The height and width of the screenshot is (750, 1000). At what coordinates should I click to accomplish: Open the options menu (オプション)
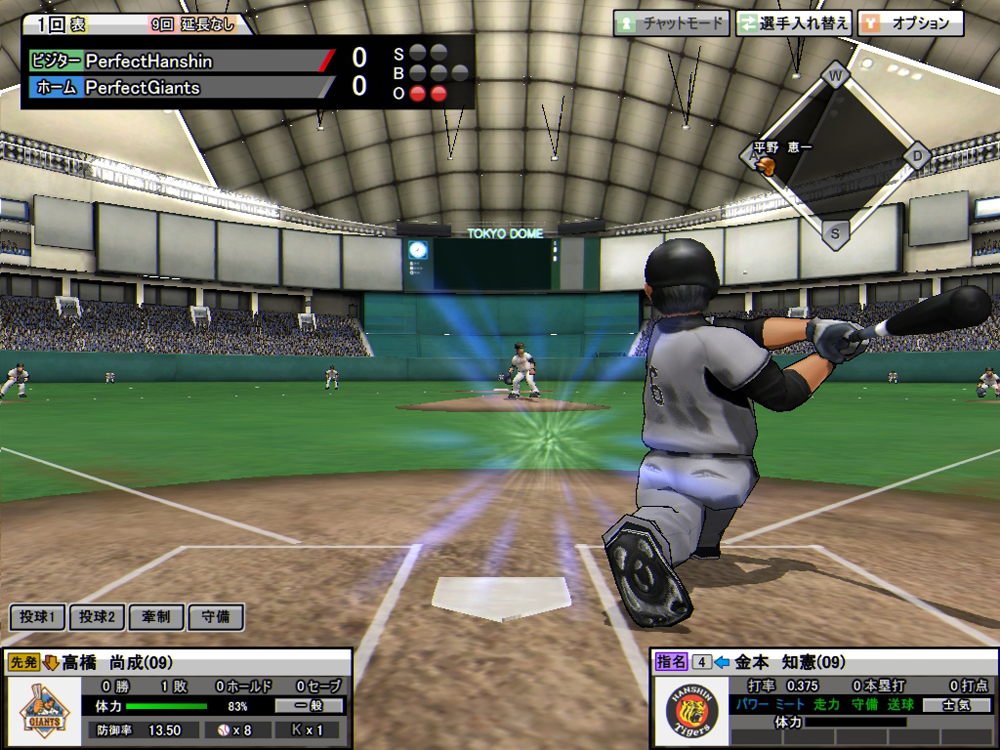pyautogui.click(x=910, y=23)
